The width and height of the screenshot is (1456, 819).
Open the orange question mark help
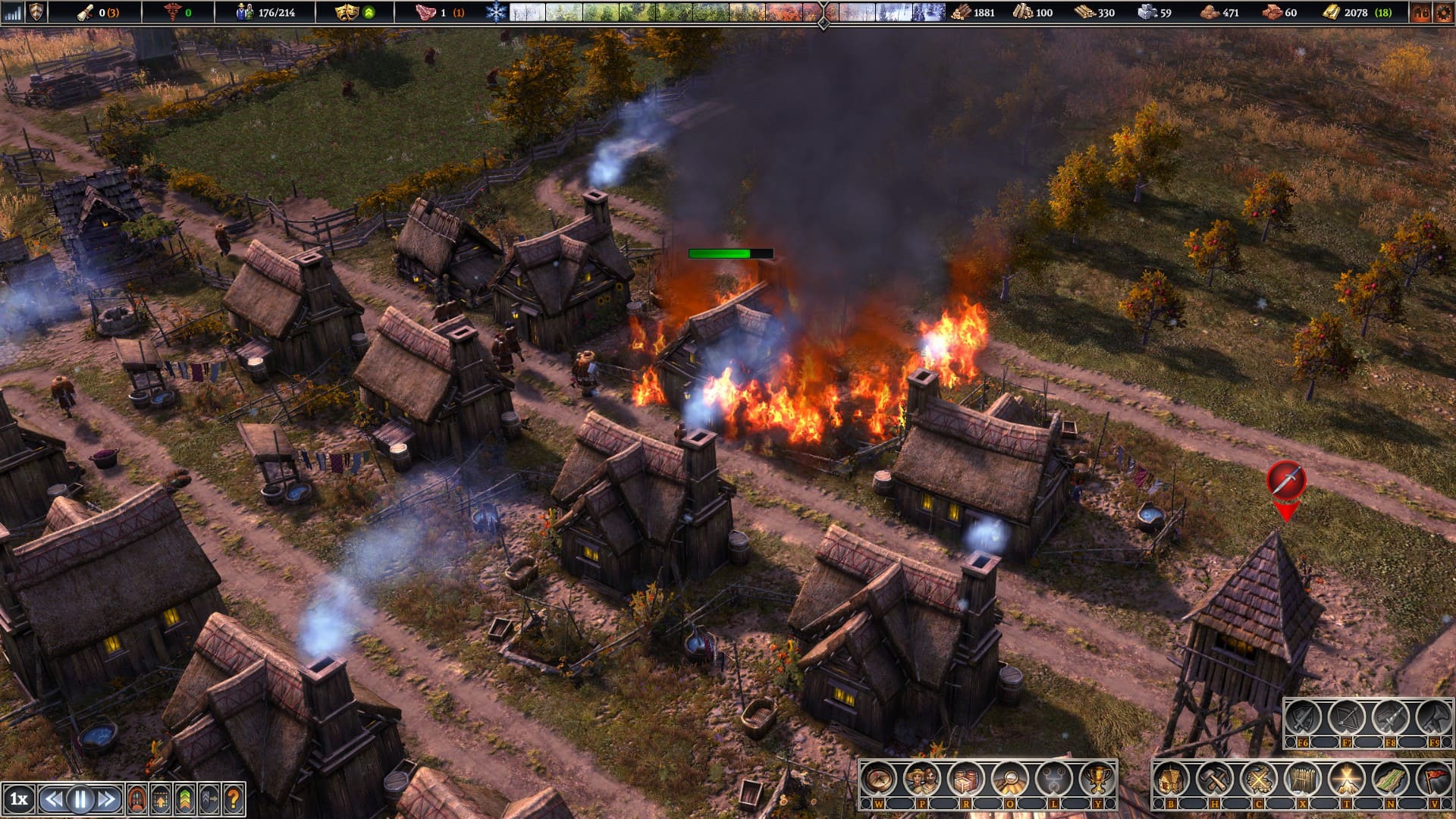point(234,799)
